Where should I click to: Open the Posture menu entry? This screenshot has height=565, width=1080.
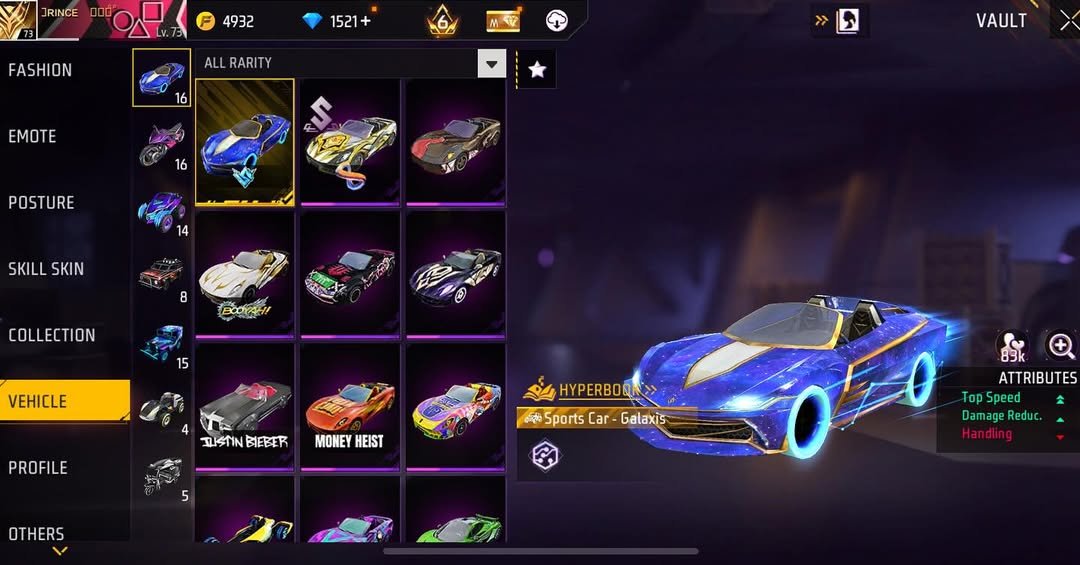pyautogui.click(x=41, y=202)
